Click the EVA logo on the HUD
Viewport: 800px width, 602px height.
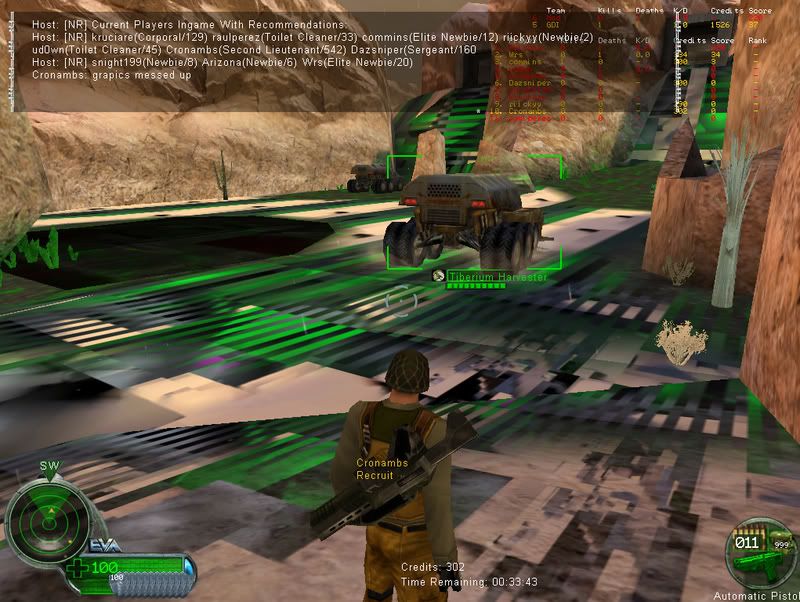pos(106,543)
